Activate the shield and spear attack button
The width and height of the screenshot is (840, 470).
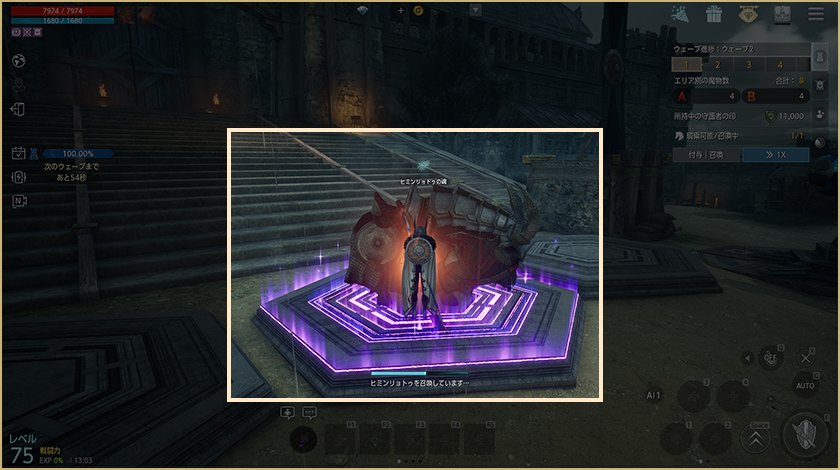[x=805, y=435]
